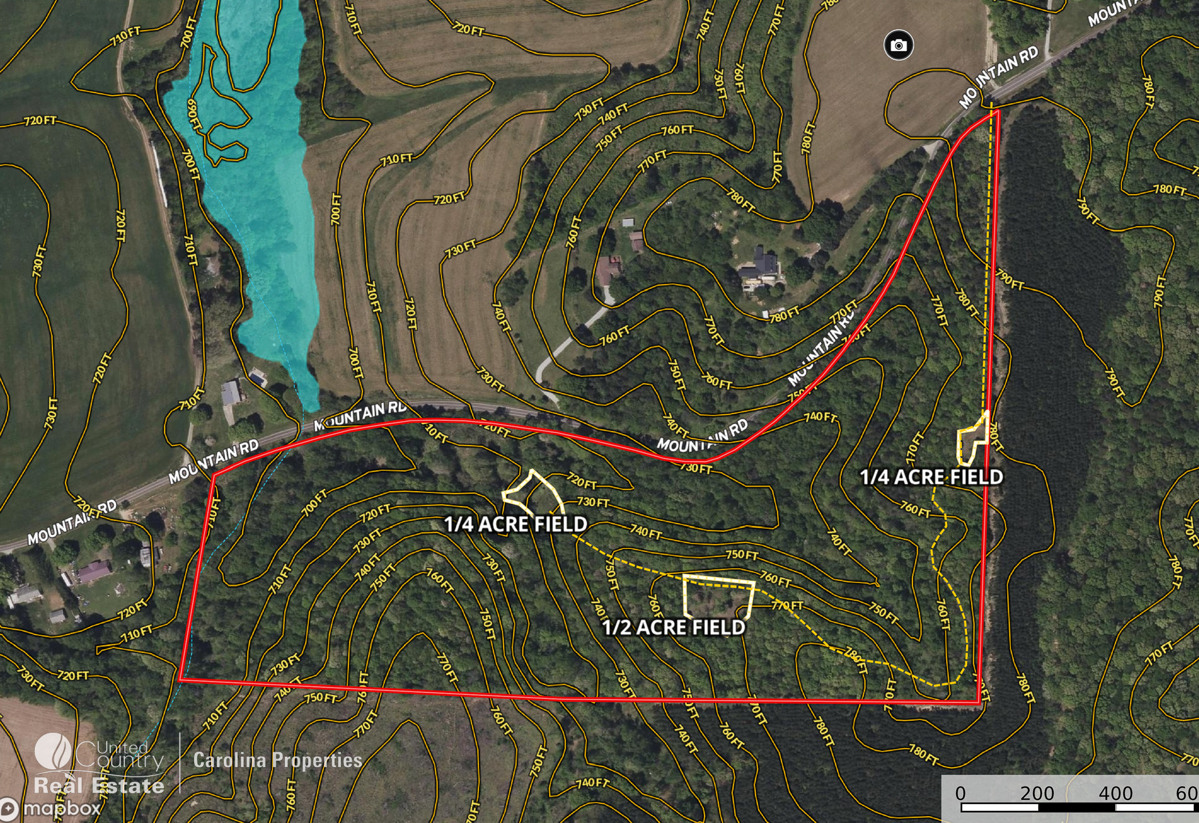Select the 1/2 ACRE FIELD map label
The height and width of the screenshot is (823, 1199).
tap(673, 627)
